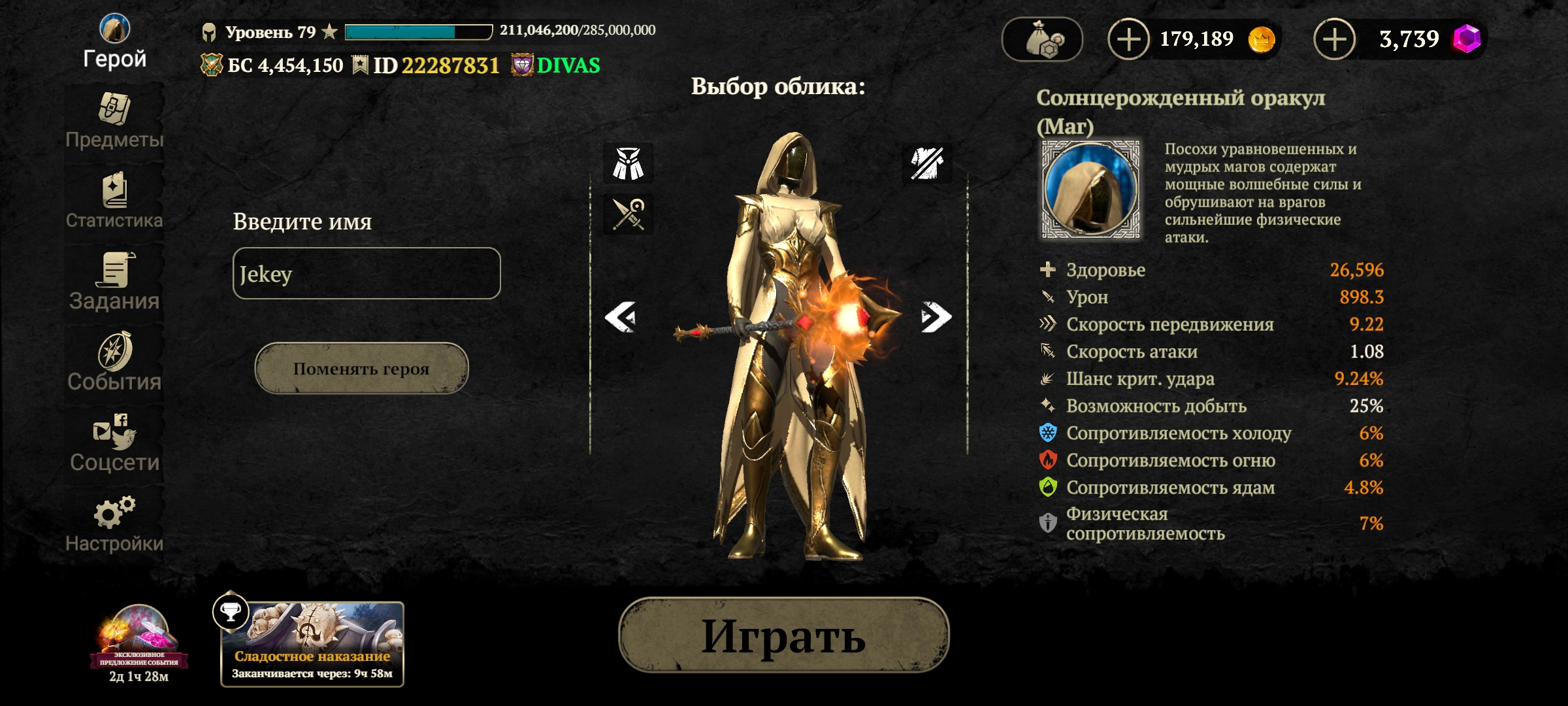Open the Настройки settings
1568x706 pixels.
pyautogui.click(x=114, y=525)
